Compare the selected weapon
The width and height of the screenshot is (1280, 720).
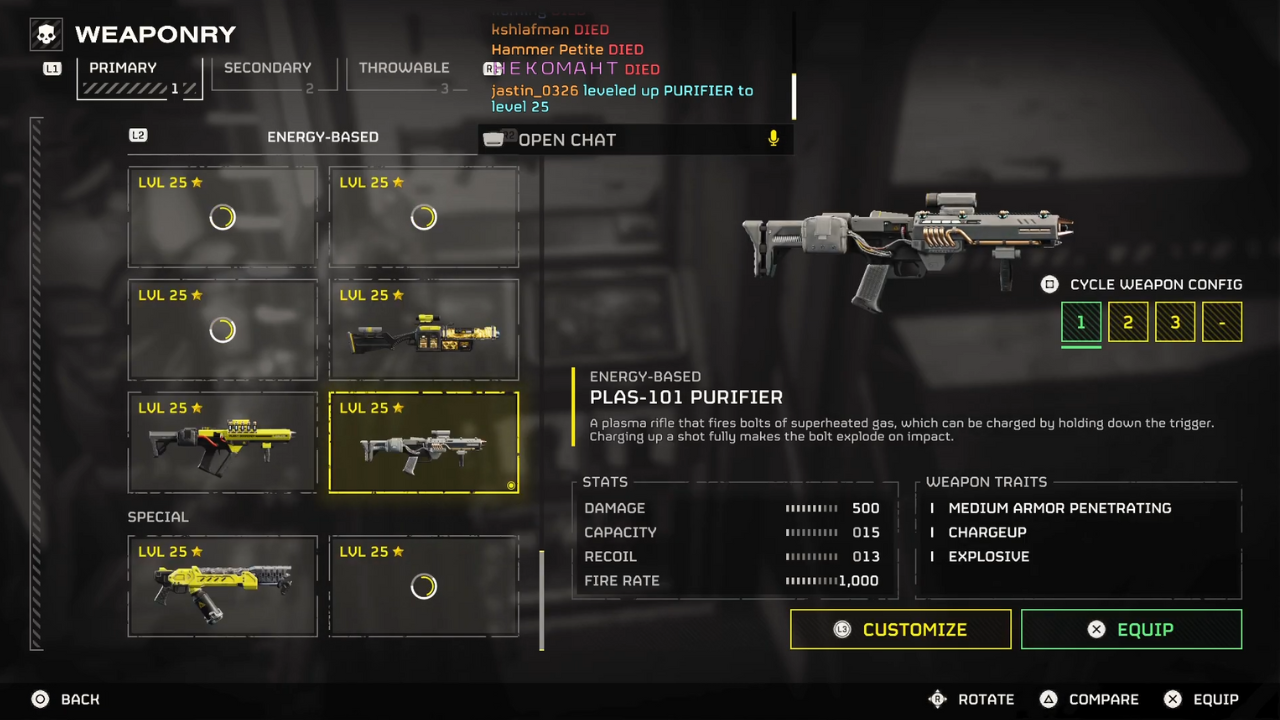(x=1090, y=699)
